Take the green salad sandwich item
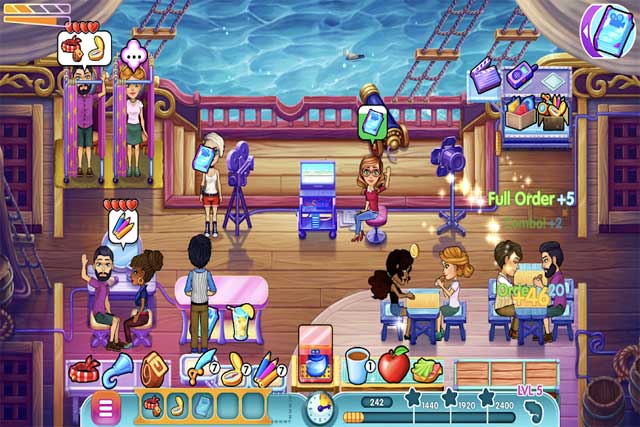640x427 pixels. [x=427, y=370]
